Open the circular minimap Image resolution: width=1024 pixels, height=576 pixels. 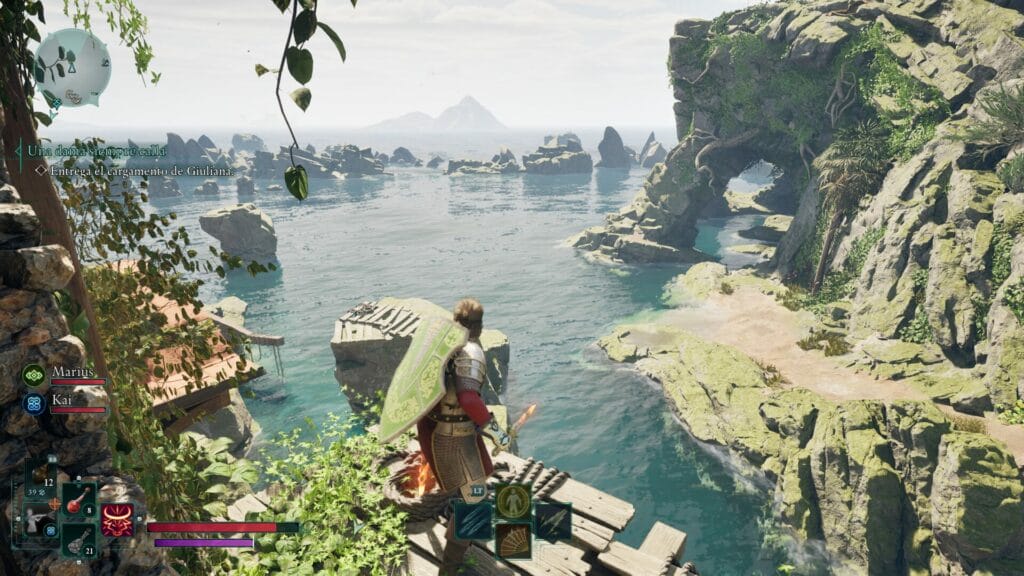click(x=72, y=68)
